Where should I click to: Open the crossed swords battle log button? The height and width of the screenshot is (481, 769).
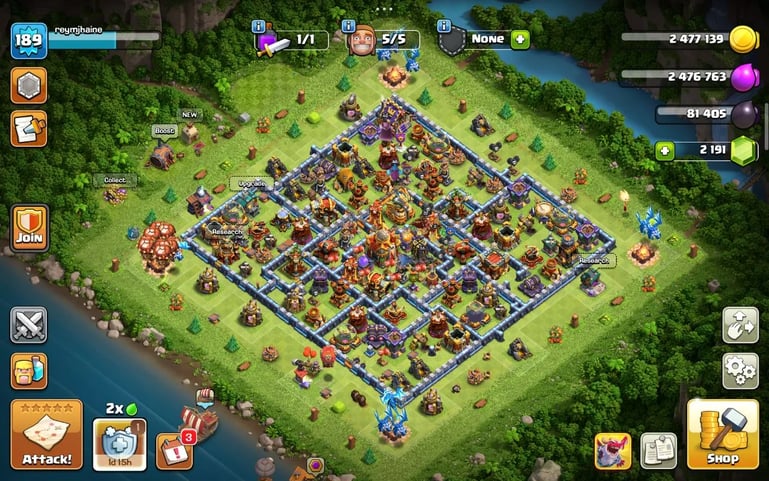(x=28, y=325)
